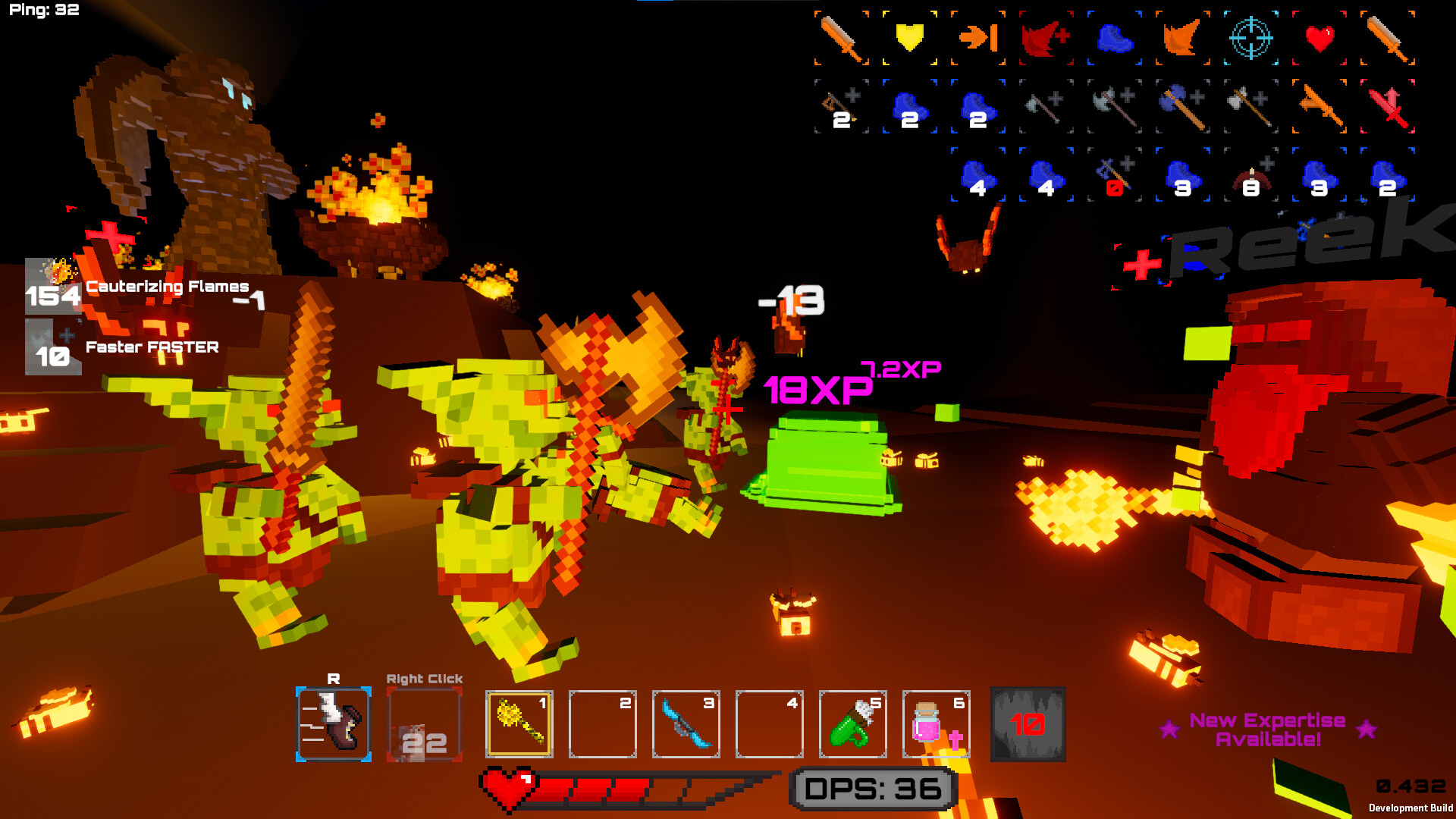Click the Cauterizing Flames buff icon showing 154

point(53,290)
